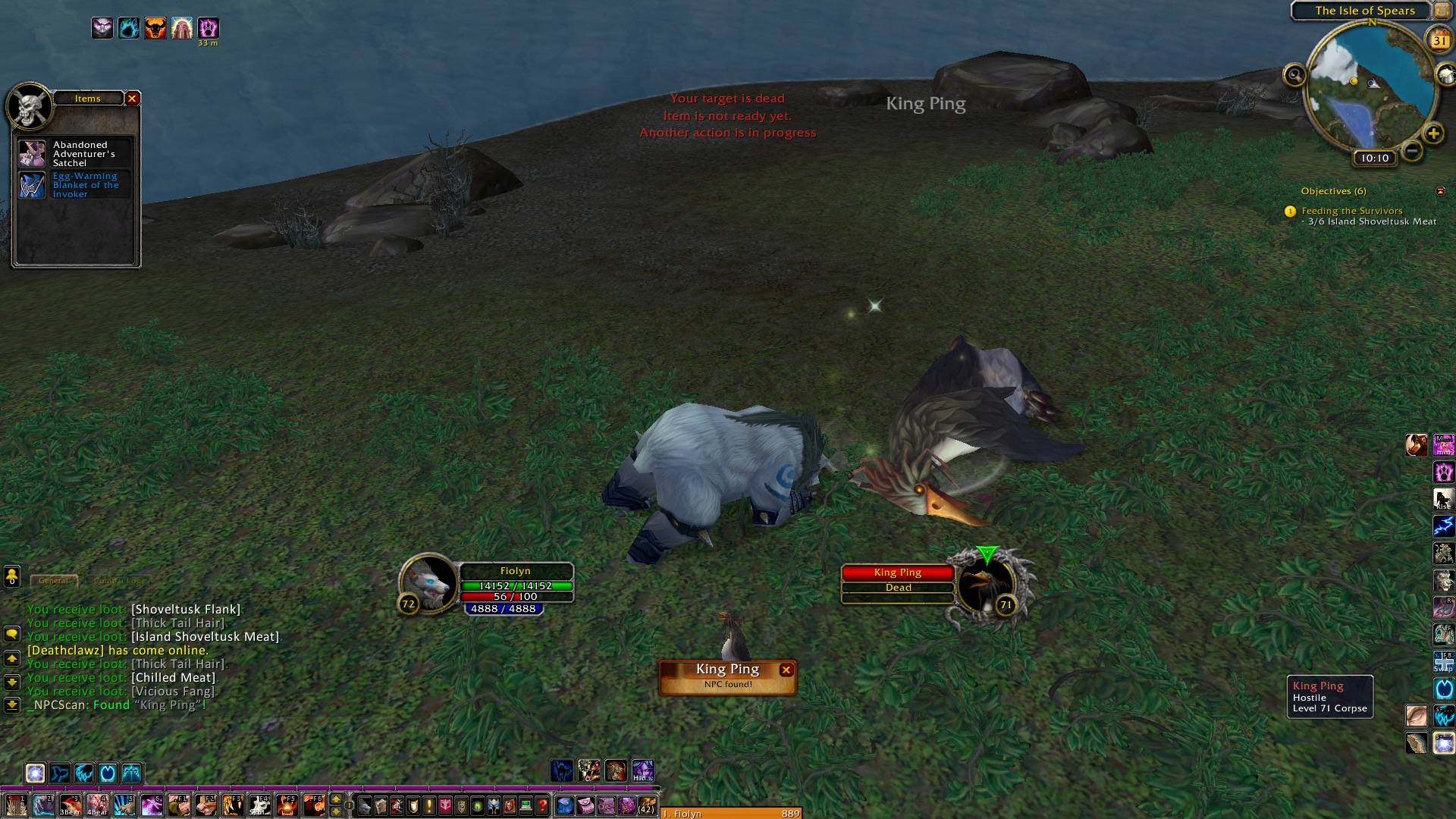The width and height of the screenshot is (1456, 819).
Task: Open the minimap tracking magnifier menu
Action: pos(1294,75)
